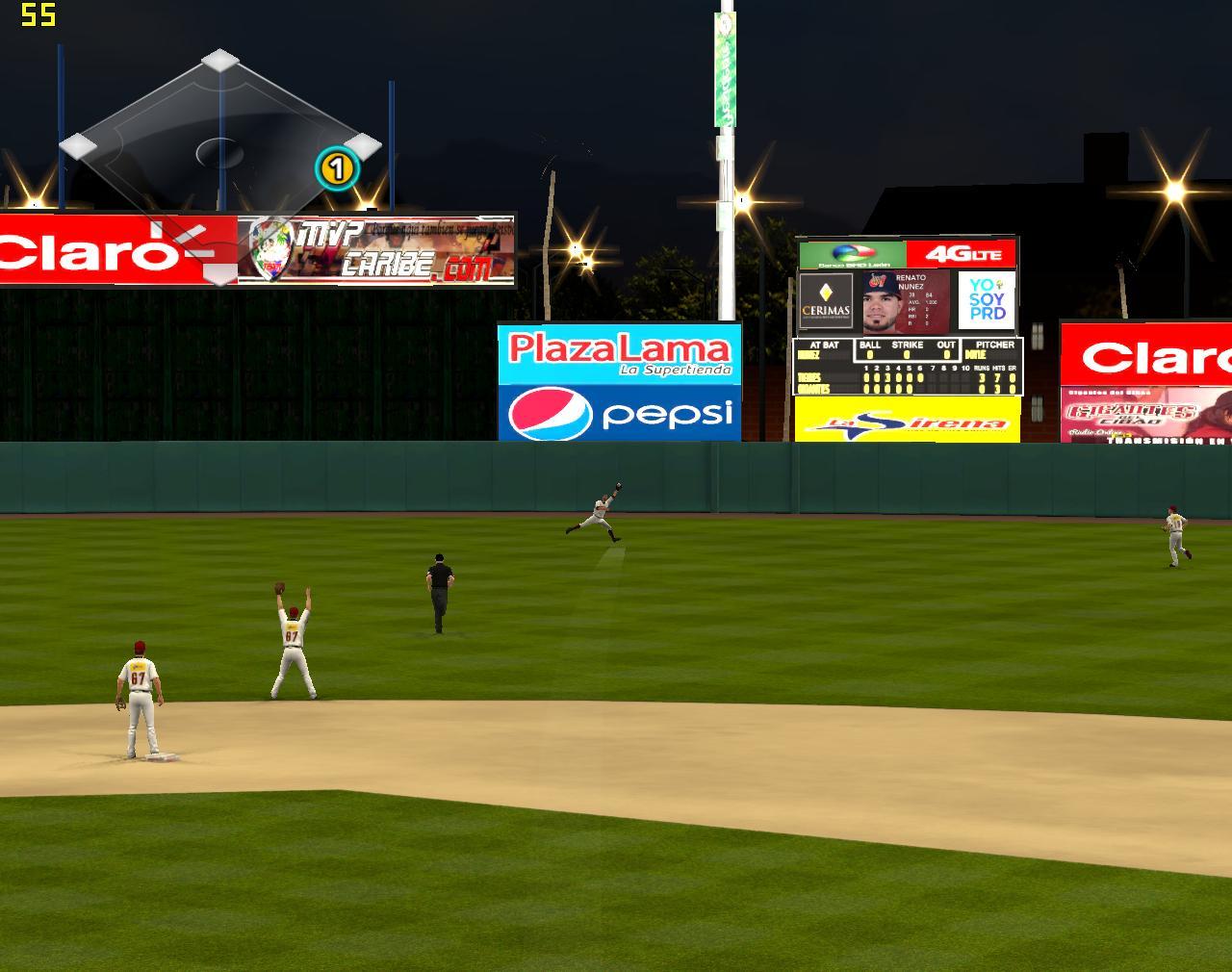Click third base on the diamond overlay
Image resolution: width=1232 pixels, height=972 pixels.
click(79, 145)
